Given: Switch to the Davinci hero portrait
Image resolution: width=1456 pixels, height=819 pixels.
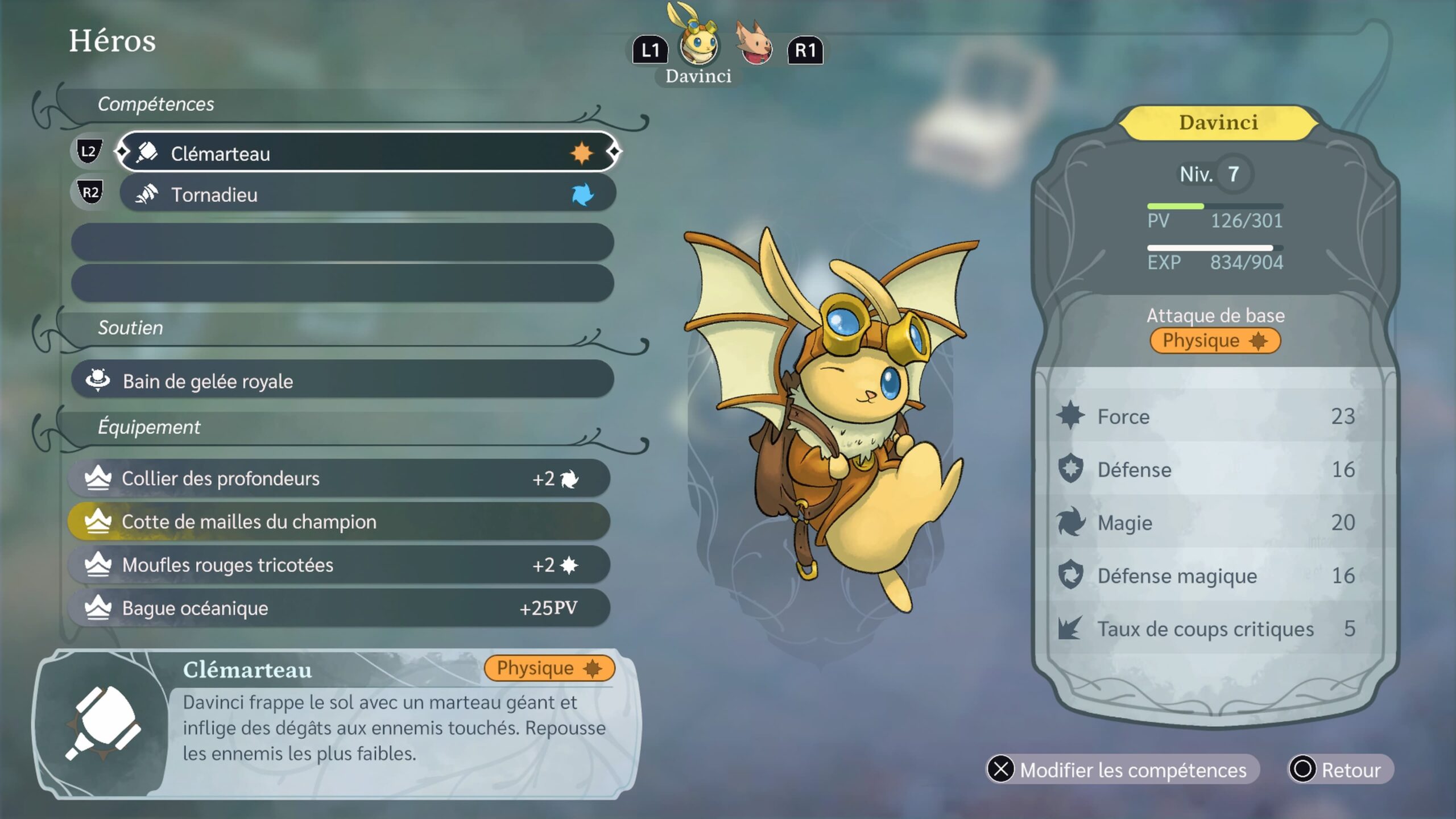Looking at the screenshot, I should pyautogui.click(x=698, y=43).
